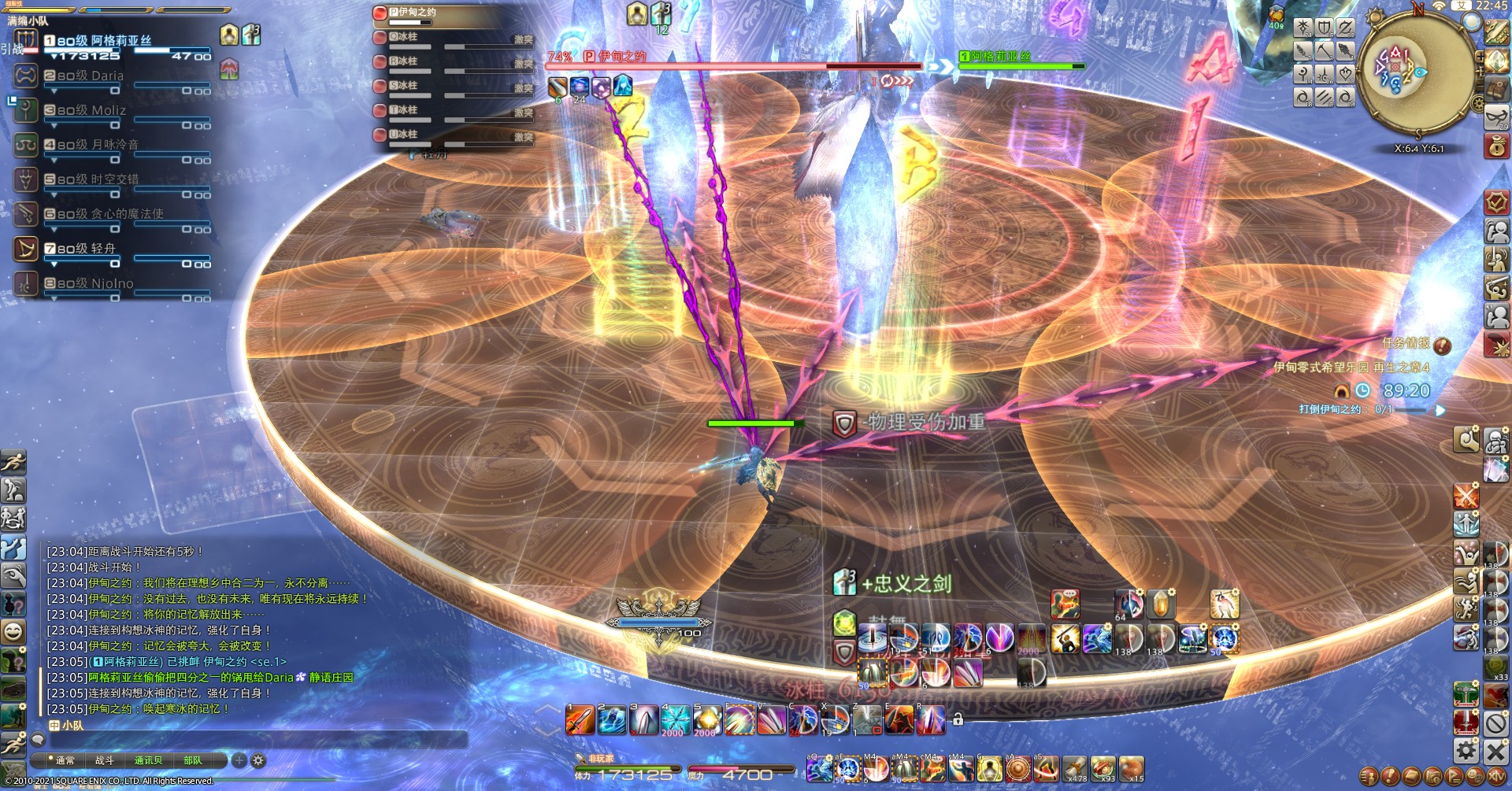Click the red no-entry icon button
The image size is (1512, 791).
(1495, 723)
